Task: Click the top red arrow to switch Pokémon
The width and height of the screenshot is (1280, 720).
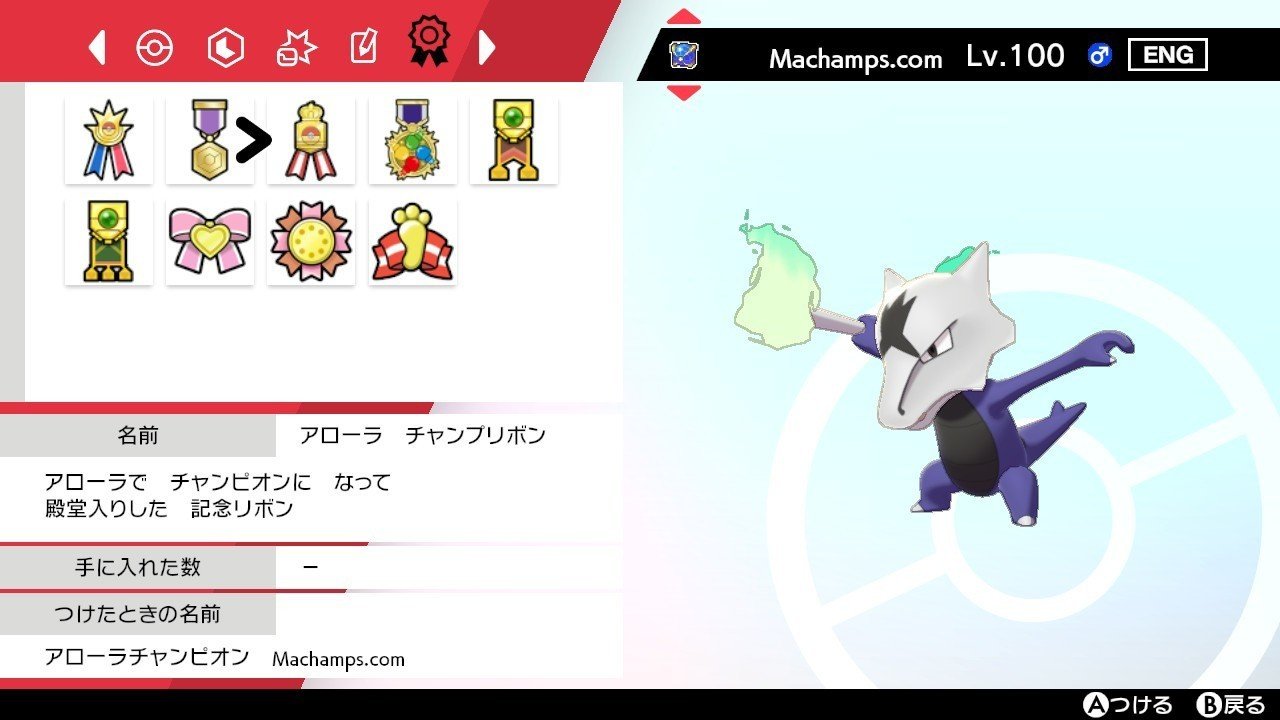Action: [x=682, y=15]
